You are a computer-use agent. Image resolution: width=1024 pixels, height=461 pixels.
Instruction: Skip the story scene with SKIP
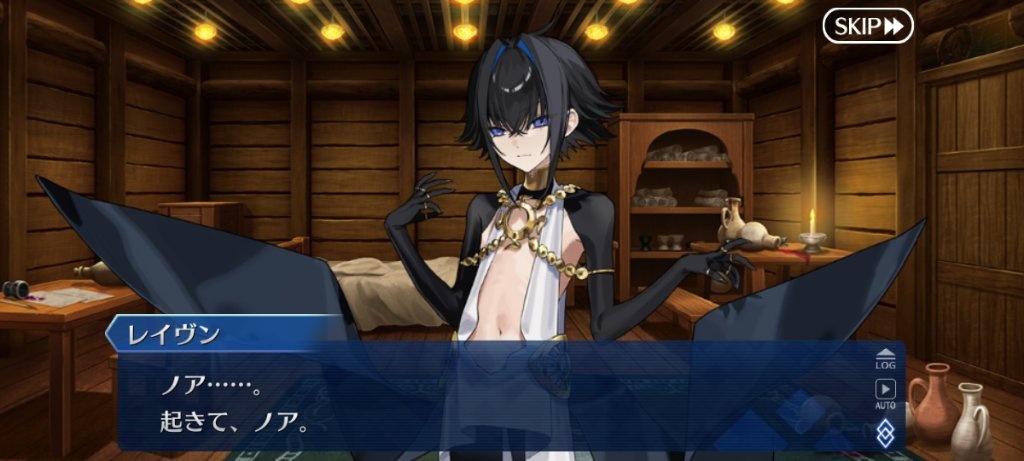point(868,26)
